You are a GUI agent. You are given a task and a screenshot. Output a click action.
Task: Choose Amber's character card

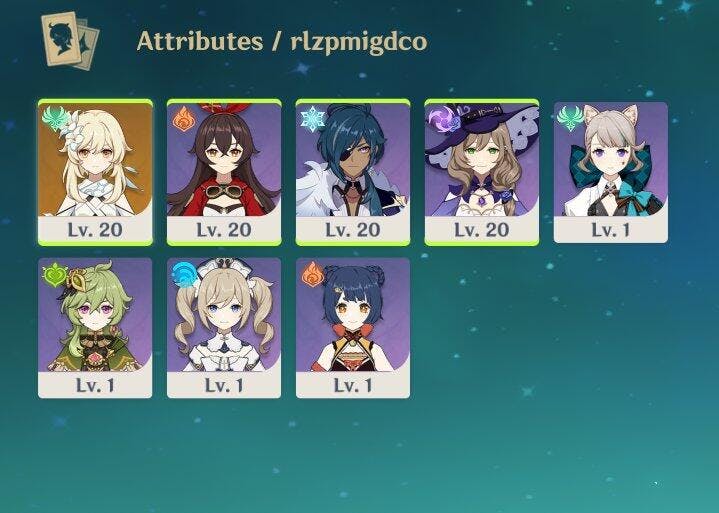tap(224, 171)
